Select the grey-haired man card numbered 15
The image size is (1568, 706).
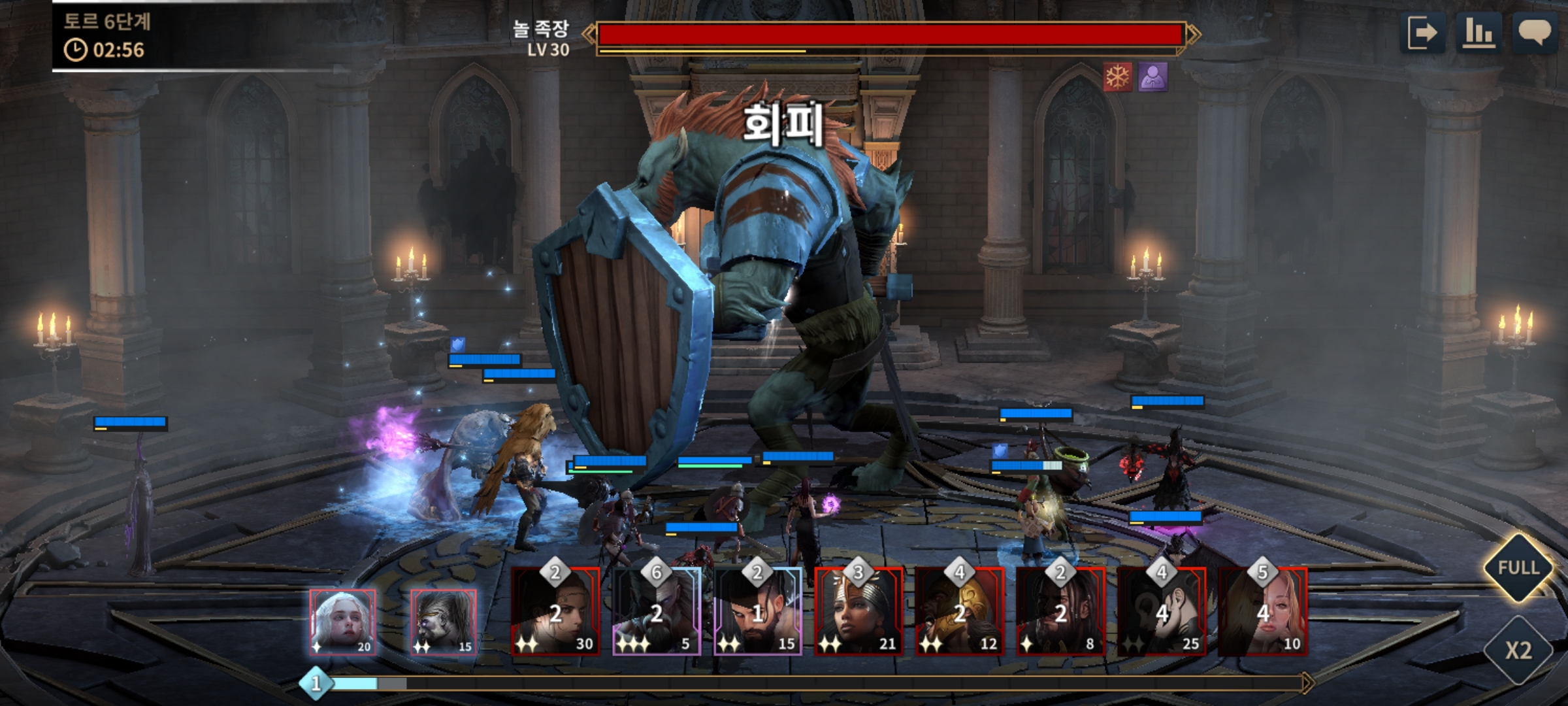pyautogui.click(x=444, y=622)
